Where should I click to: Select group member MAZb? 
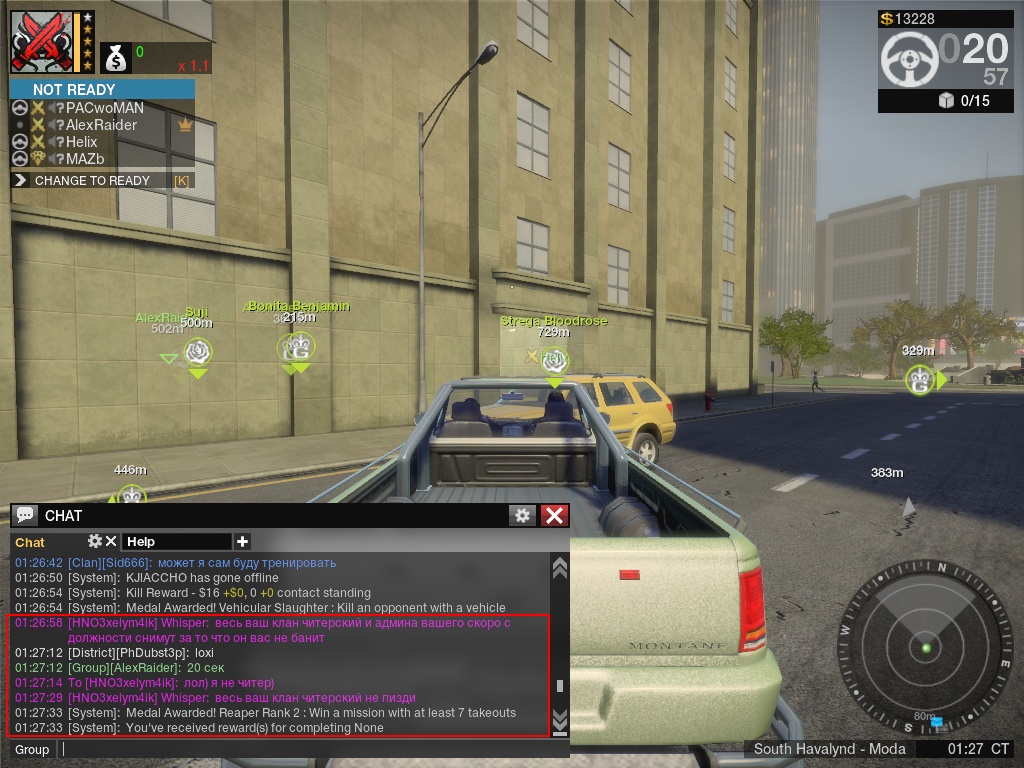(x=85, y=159)
